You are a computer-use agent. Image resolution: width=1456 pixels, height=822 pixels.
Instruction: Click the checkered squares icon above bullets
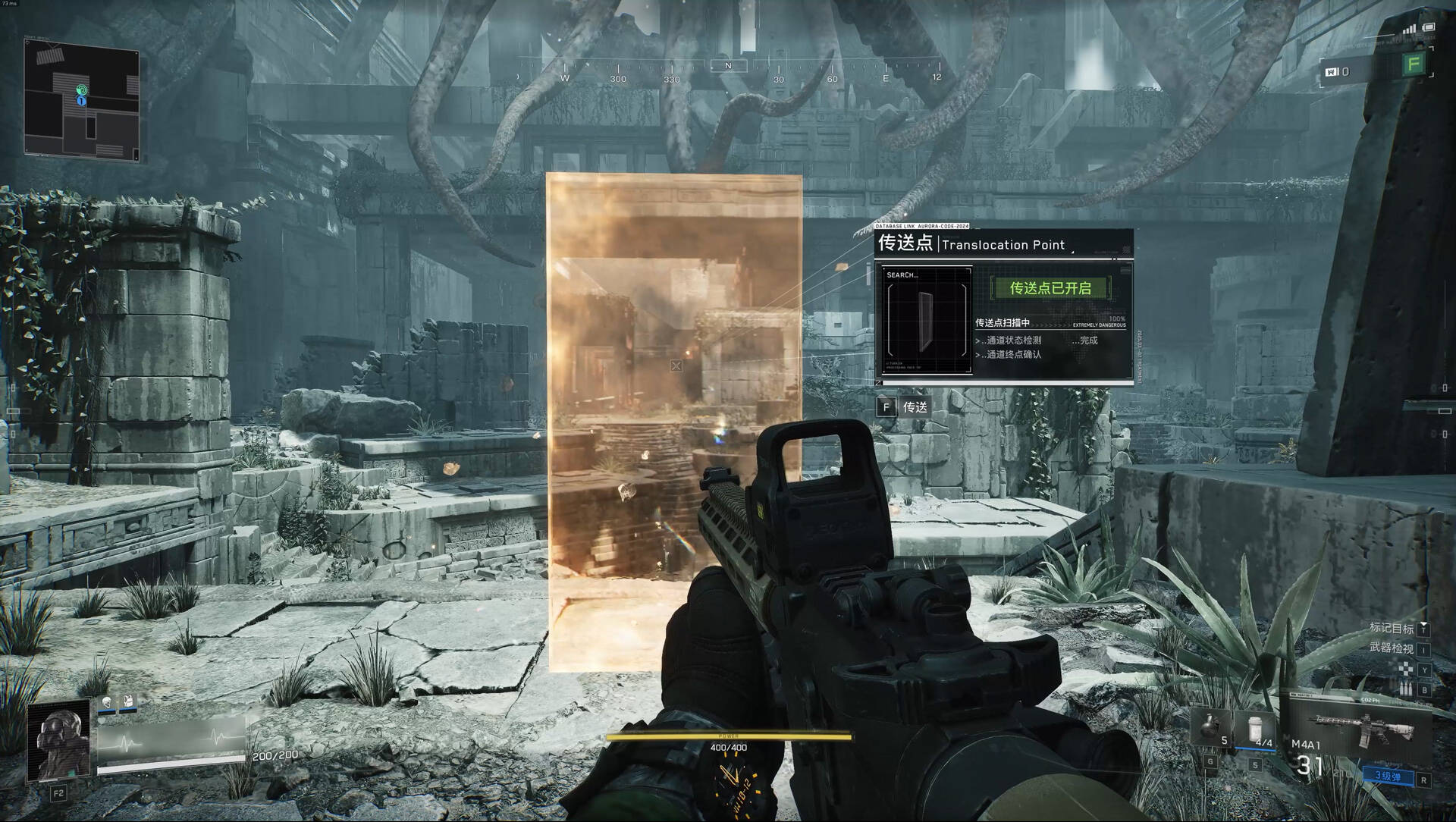pyautogui.click(x=1405, y=670)
